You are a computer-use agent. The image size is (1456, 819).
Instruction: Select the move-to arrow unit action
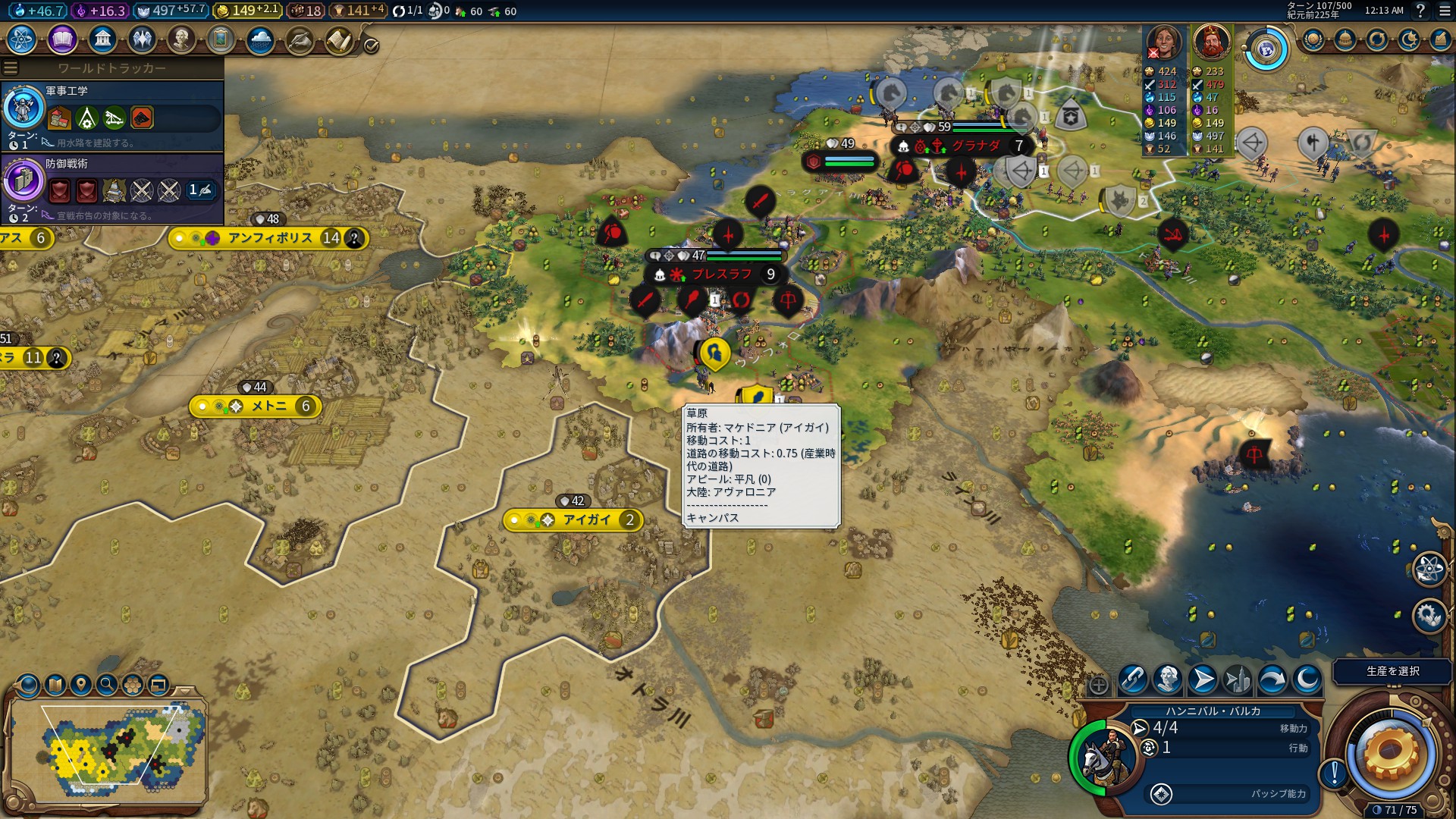click(x=1203, y=679)
